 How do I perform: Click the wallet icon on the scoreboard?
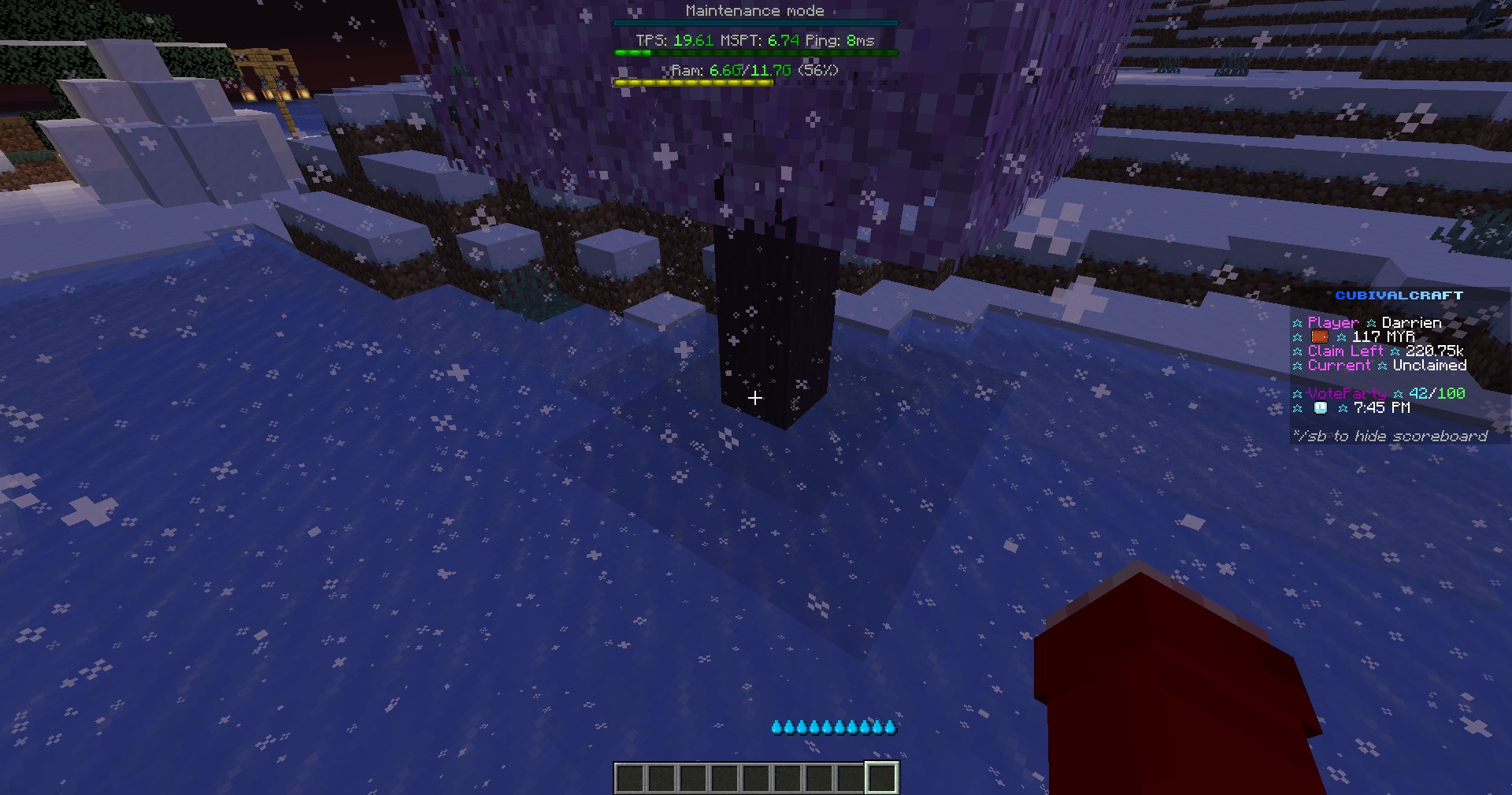(1319, 336)
